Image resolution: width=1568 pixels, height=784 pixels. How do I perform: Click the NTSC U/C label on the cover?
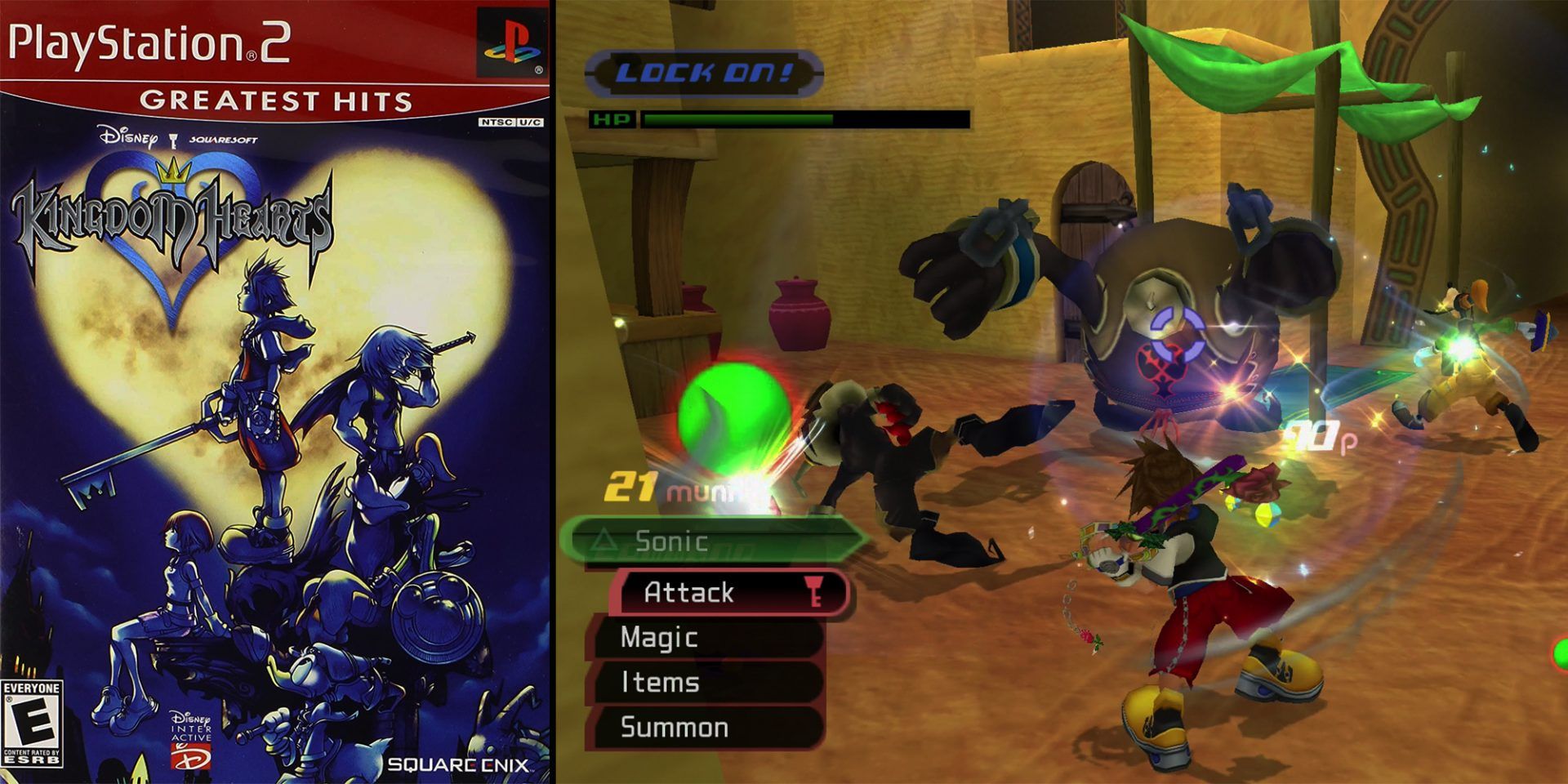pyautogui.click(x=507, y=121)
